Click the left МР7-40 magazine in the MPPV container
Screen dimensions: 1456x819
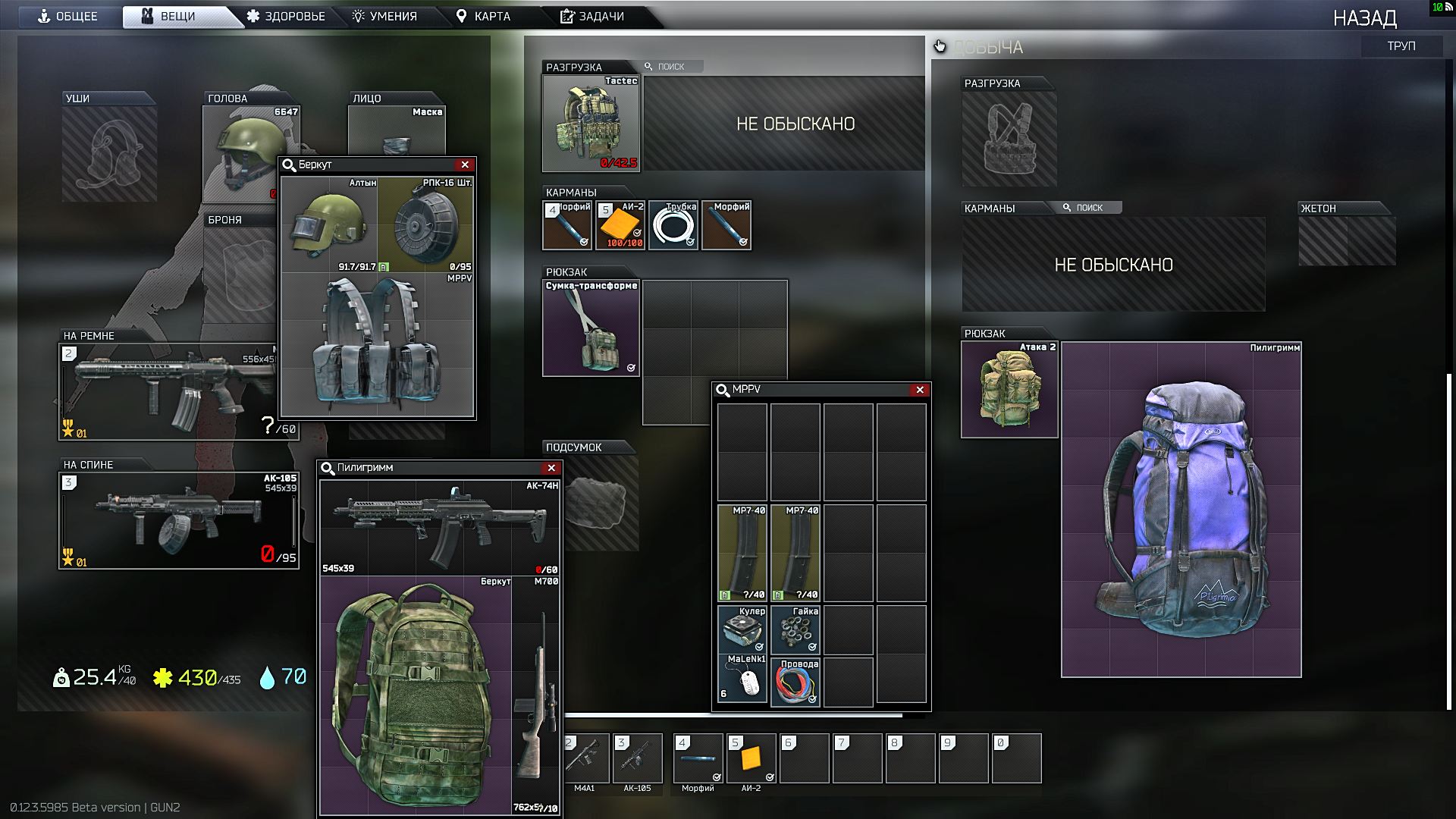coord(742,554)
